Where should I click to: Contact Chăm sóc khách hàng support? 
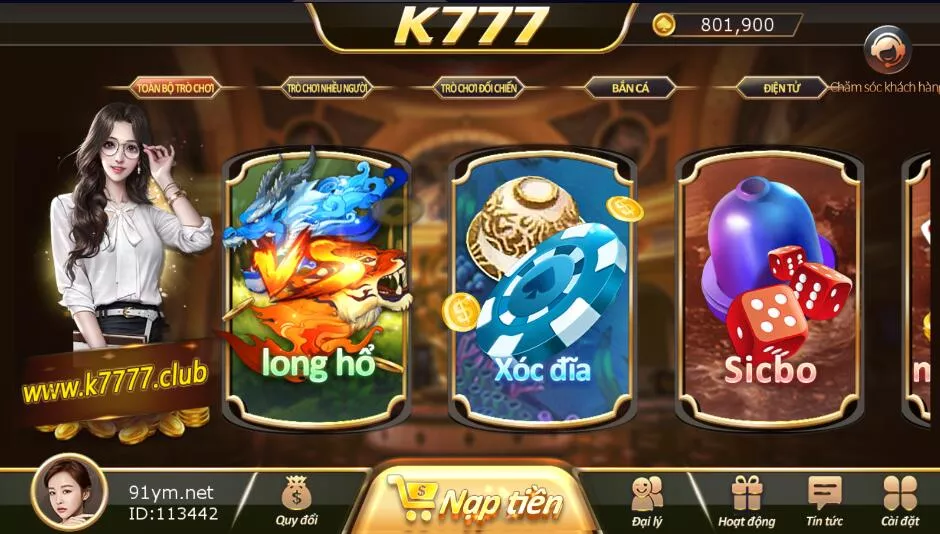(886, 50)
